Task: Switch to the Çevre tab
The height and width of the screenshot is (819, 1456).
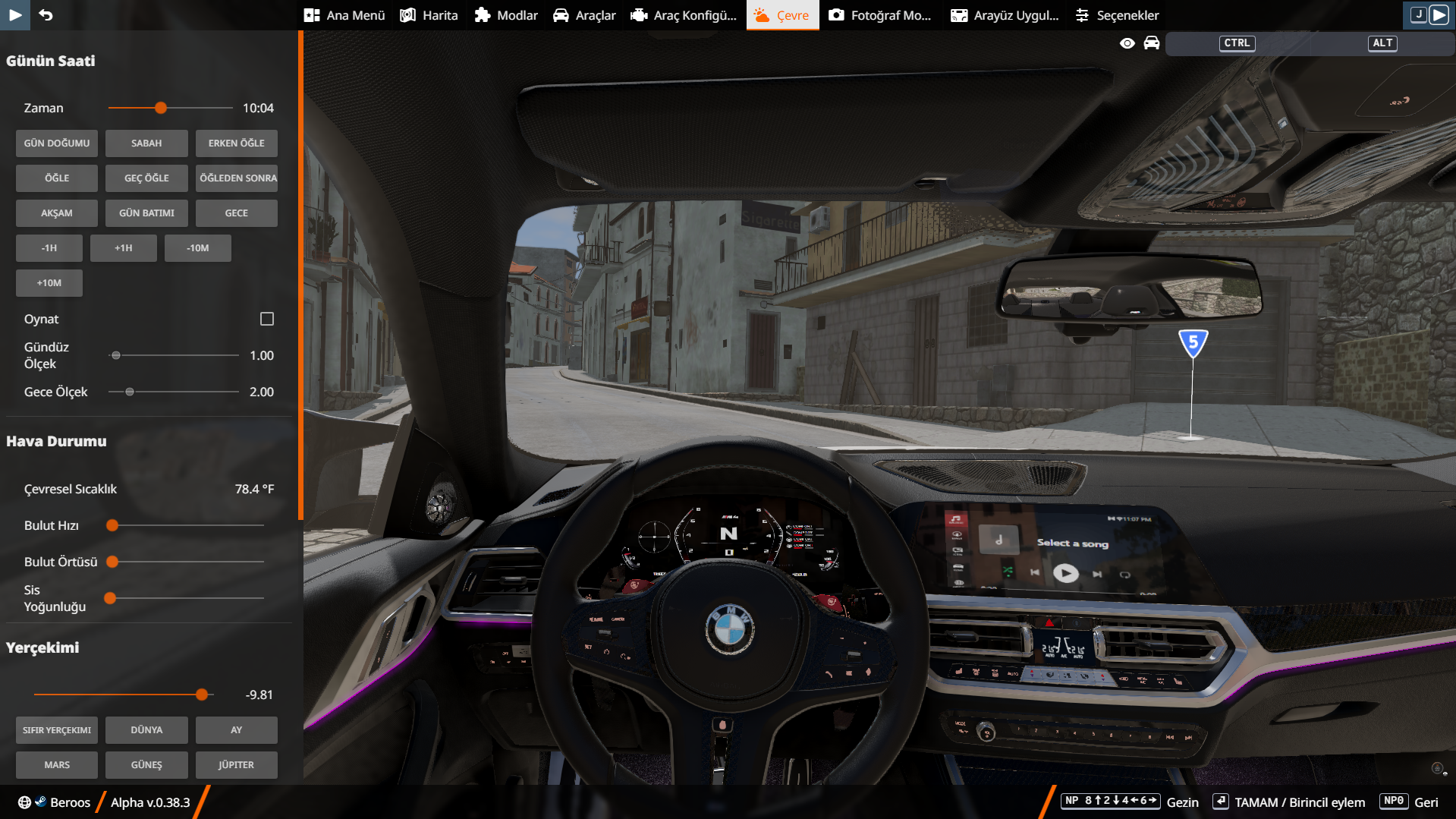Action: click(x=782, y=14)
